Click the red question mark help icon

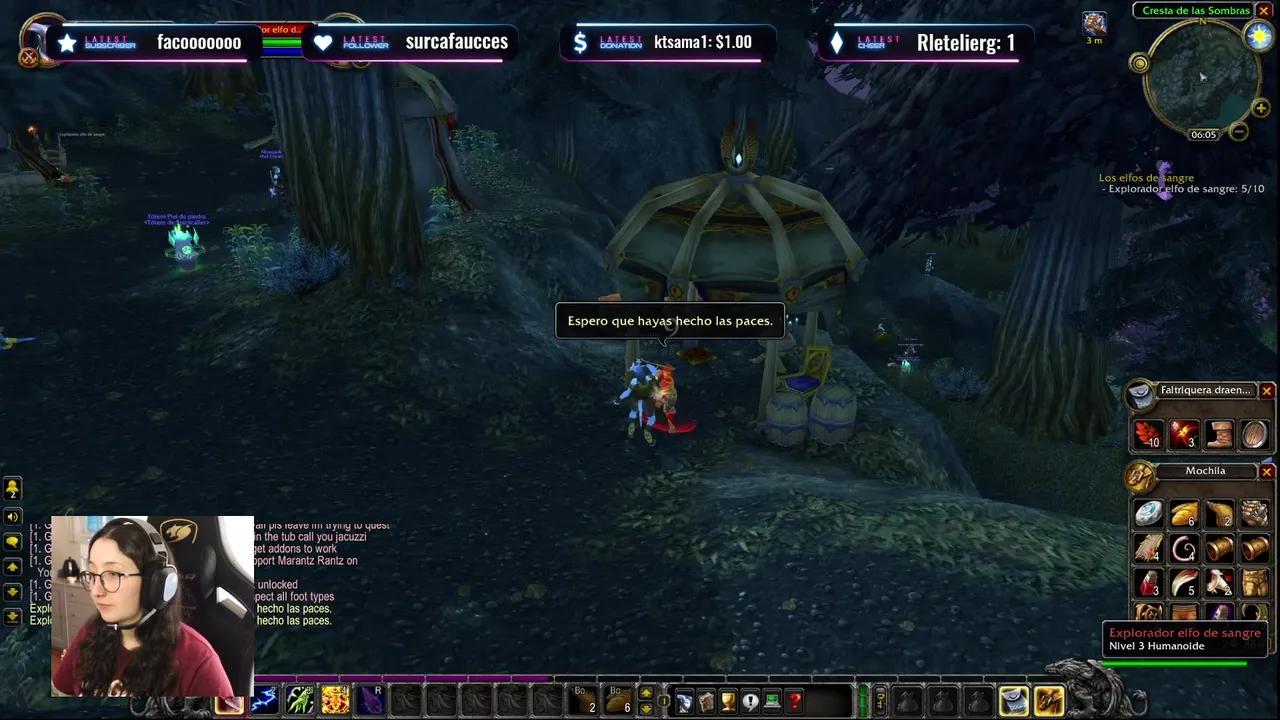tap(792, 700)
